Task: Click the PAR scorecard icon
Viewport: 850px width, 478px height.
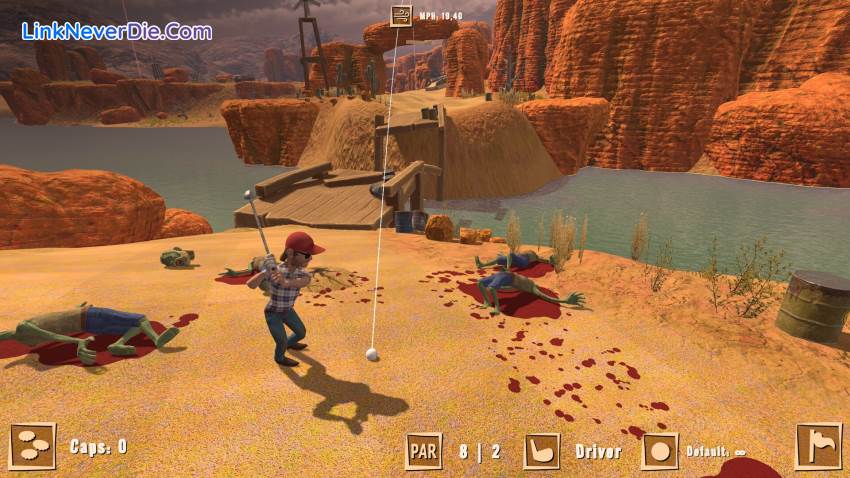Action: pos(423,451)
